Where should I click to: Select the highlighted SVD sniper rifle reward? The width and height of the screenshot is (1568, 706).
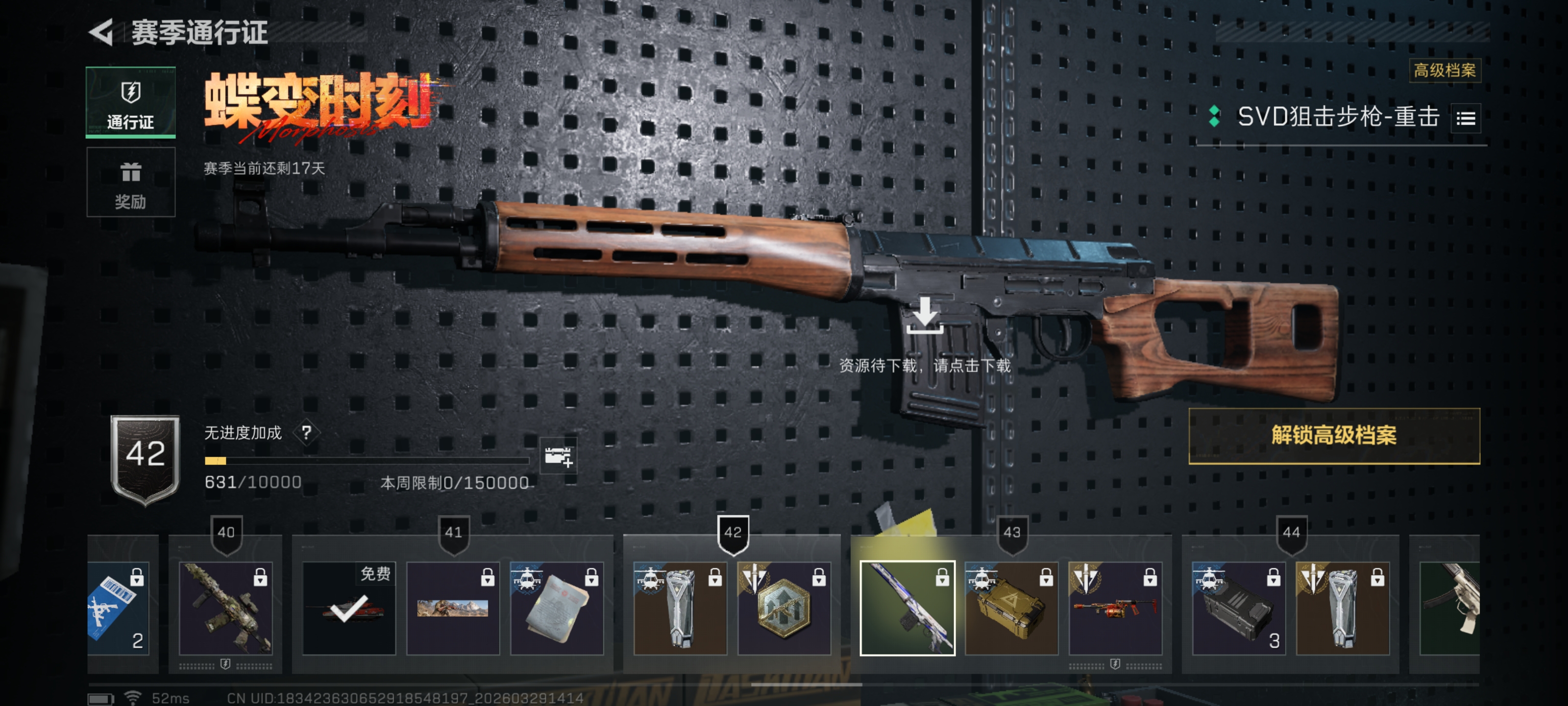pos(907,608)
